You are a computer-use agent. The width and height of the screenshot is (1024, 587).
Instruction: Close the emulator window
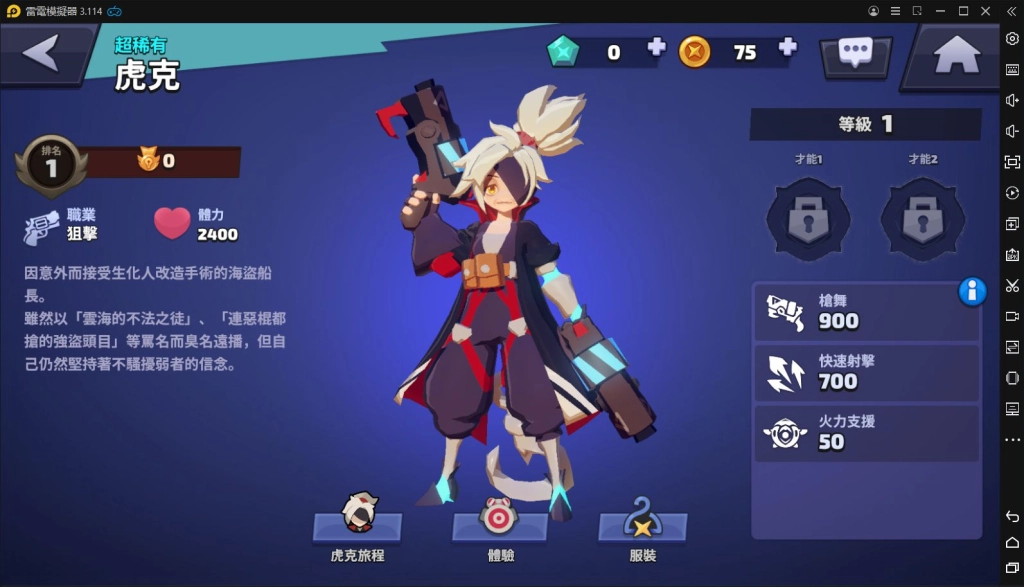987,10
